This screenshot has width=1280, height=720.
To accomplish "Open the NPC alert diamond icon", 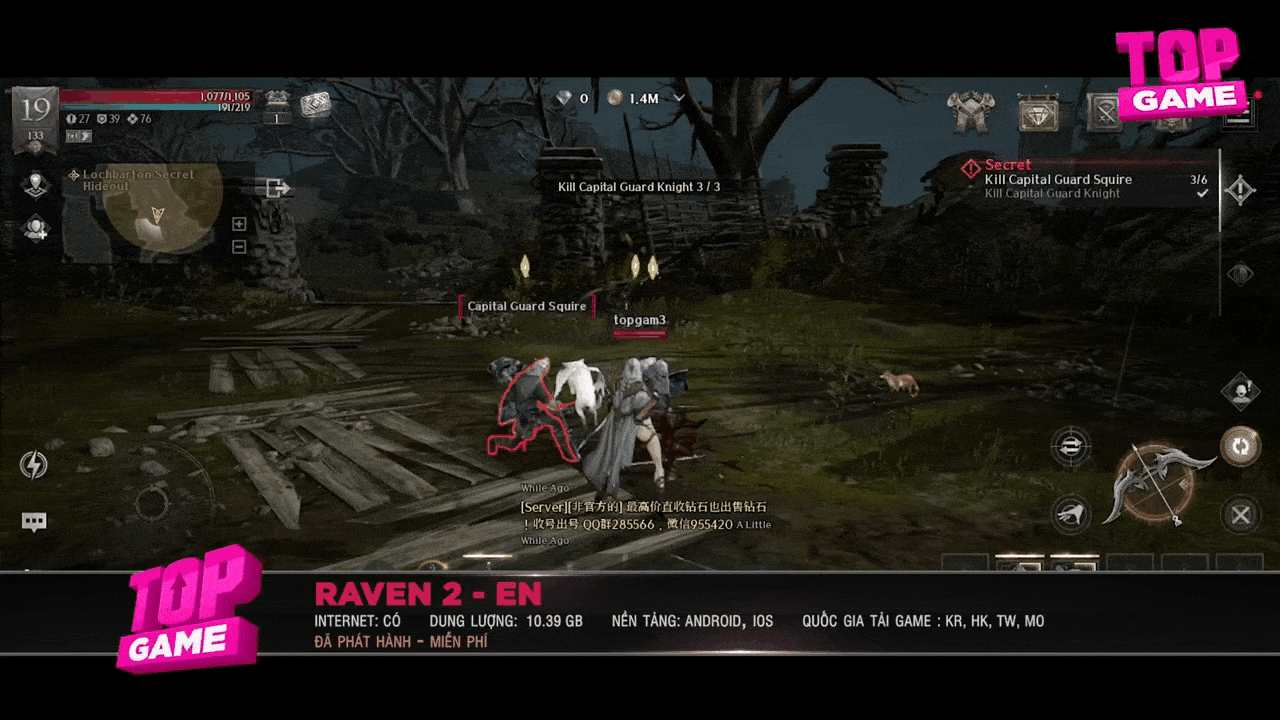I will 1240,391.
